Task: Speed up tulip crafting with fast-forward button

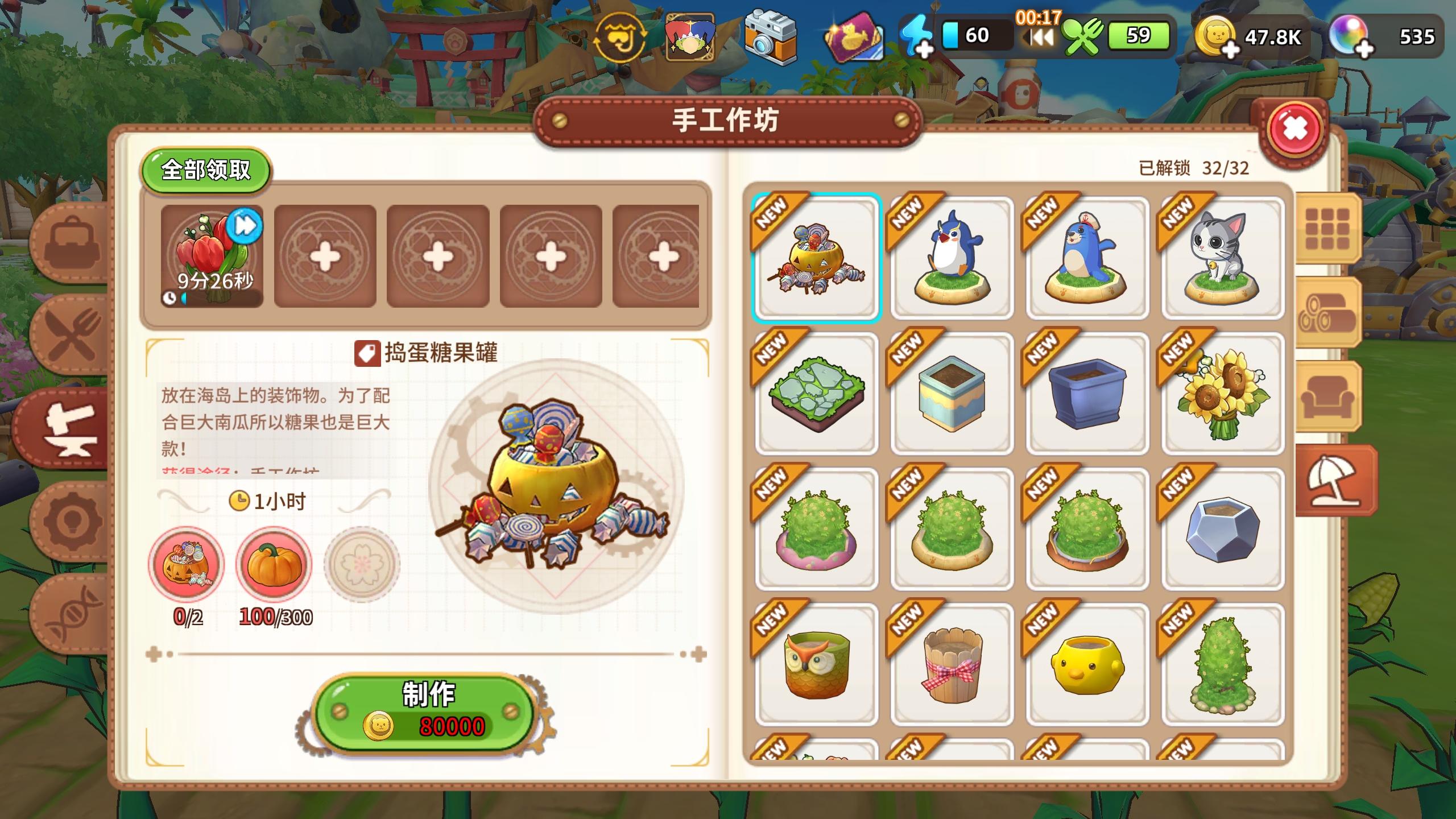Action: click(245, 226)
